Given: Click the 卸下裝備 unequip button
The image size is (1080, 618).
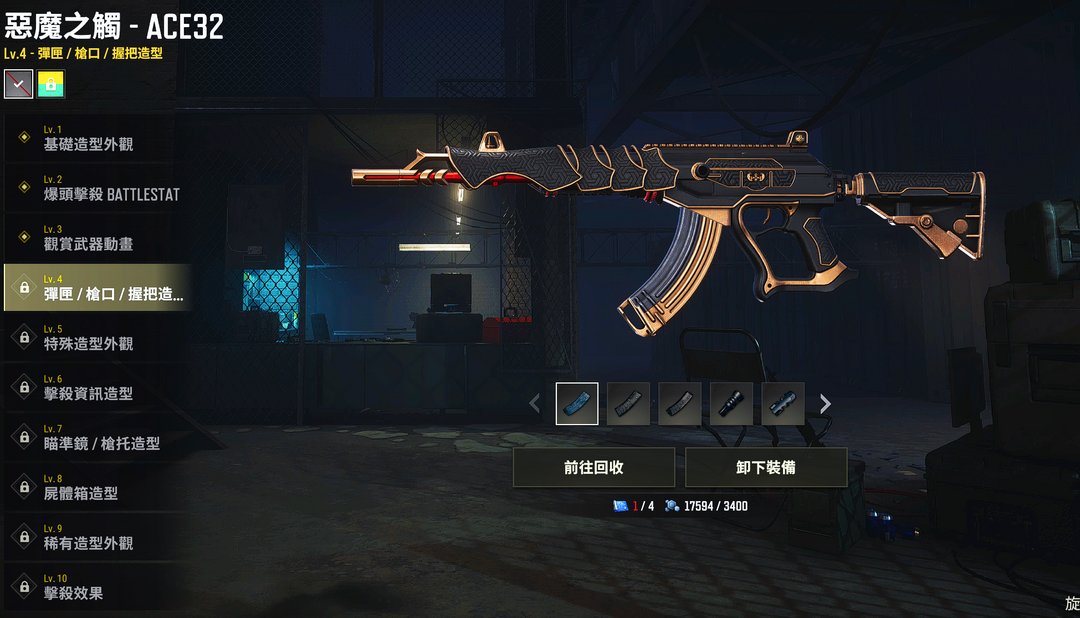Looking at the screenshot, I should 766,467.
